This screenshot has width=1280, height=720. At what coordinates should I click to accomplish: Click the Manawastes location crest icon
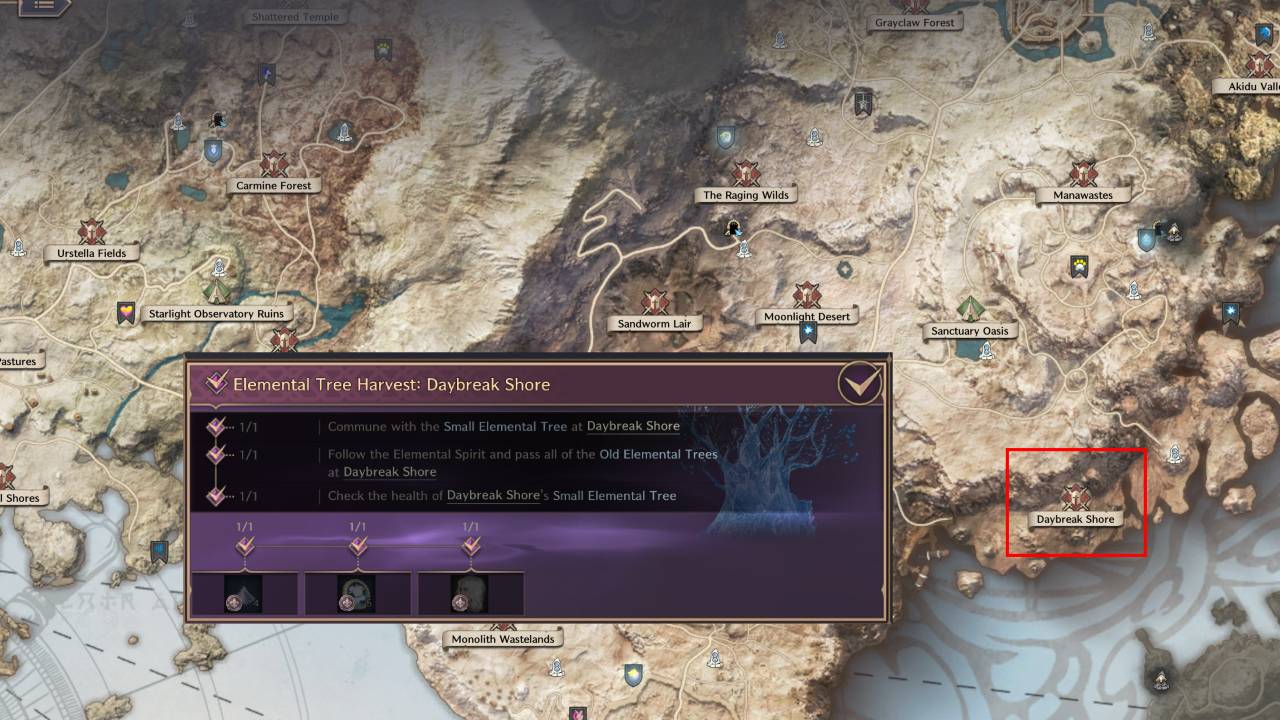pyautogui.click(x=1083, y=171)
